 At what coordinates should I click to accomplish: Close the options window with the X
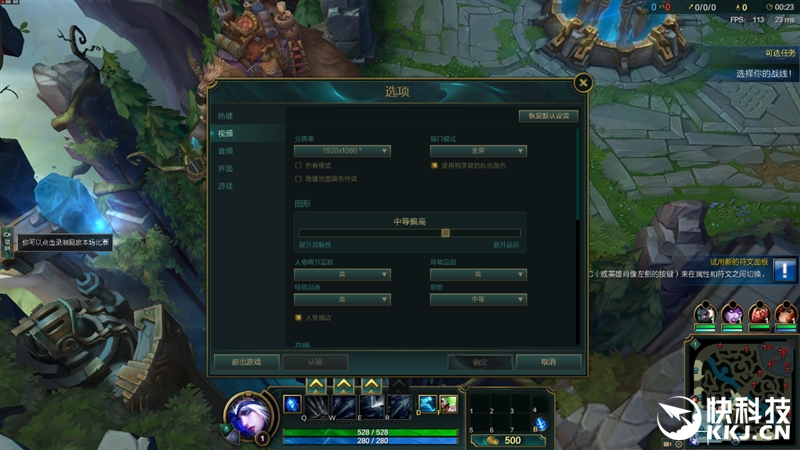(x=583, y=83)
